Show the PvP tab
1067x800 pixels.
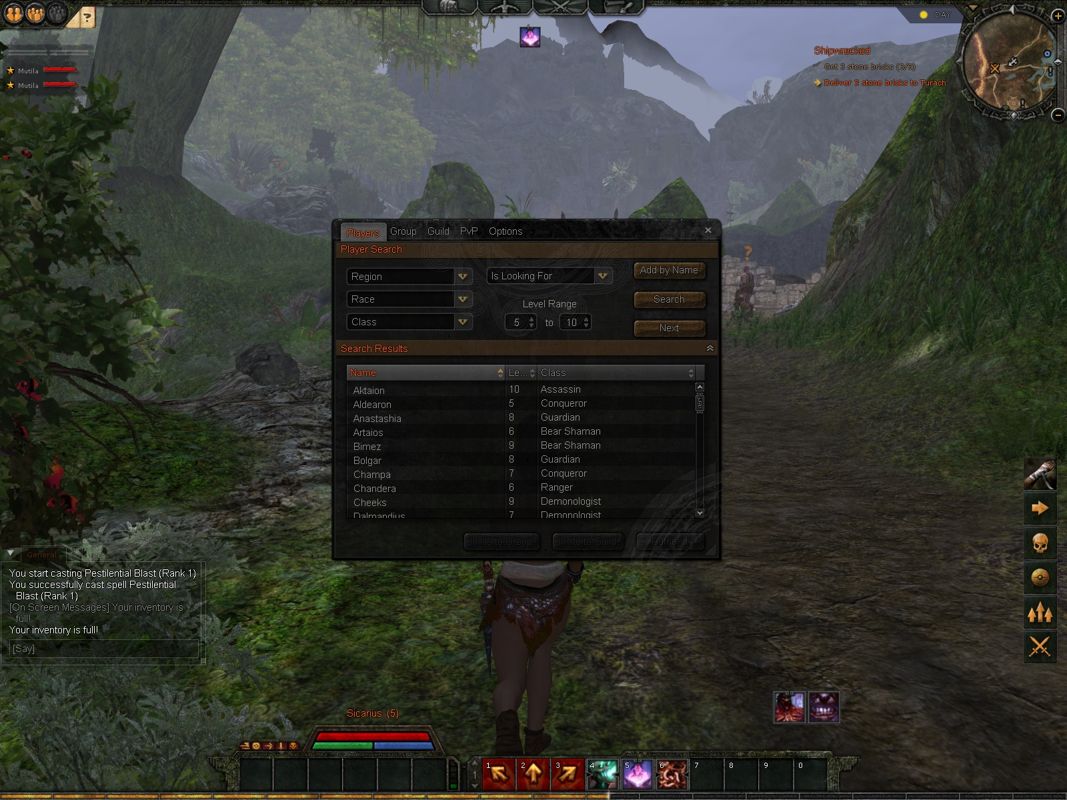click(469, 231)
